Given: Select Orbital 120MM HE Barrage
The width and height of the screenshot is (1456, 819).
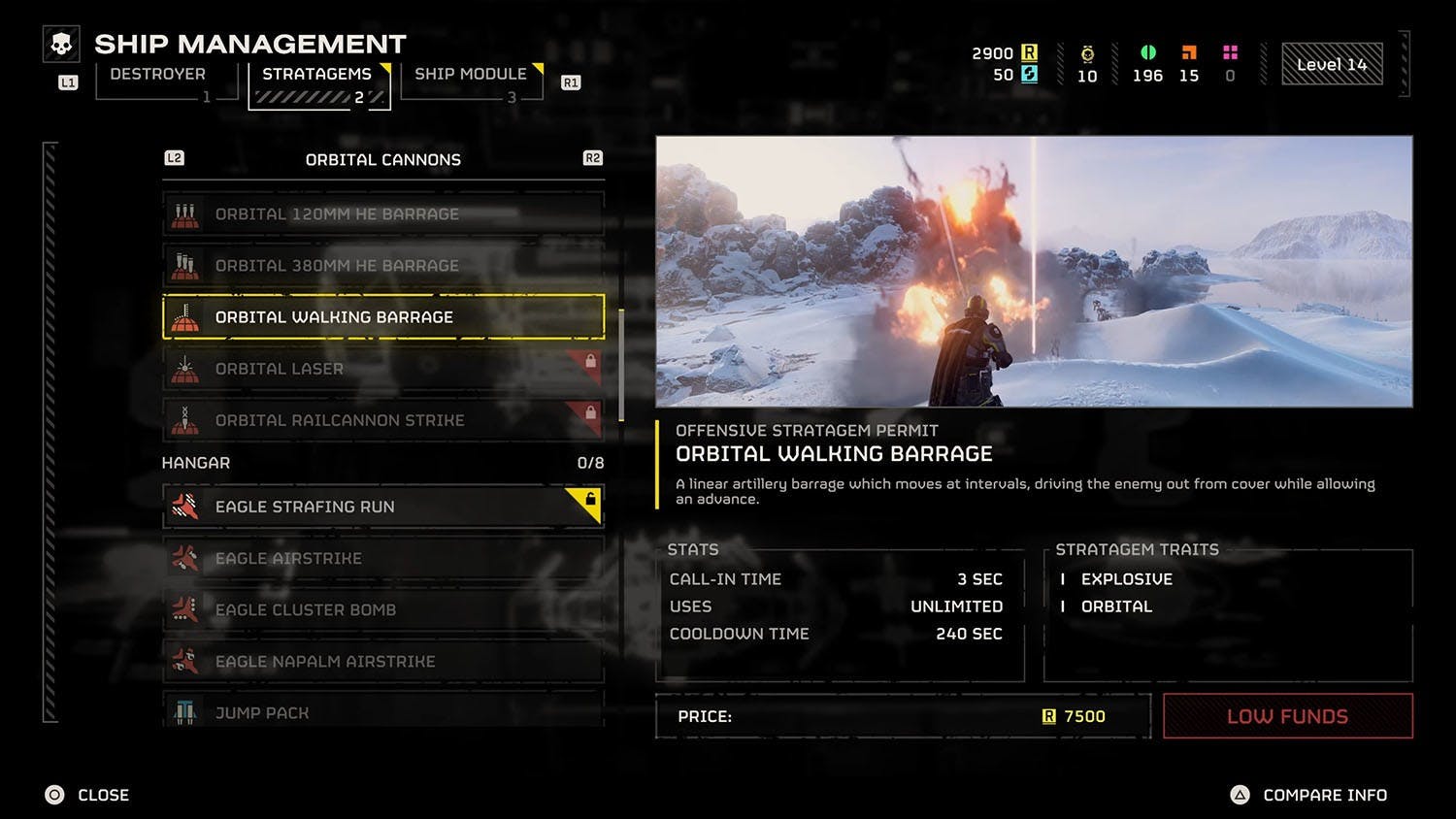Looking at the screenshot, I should (383, 214).
